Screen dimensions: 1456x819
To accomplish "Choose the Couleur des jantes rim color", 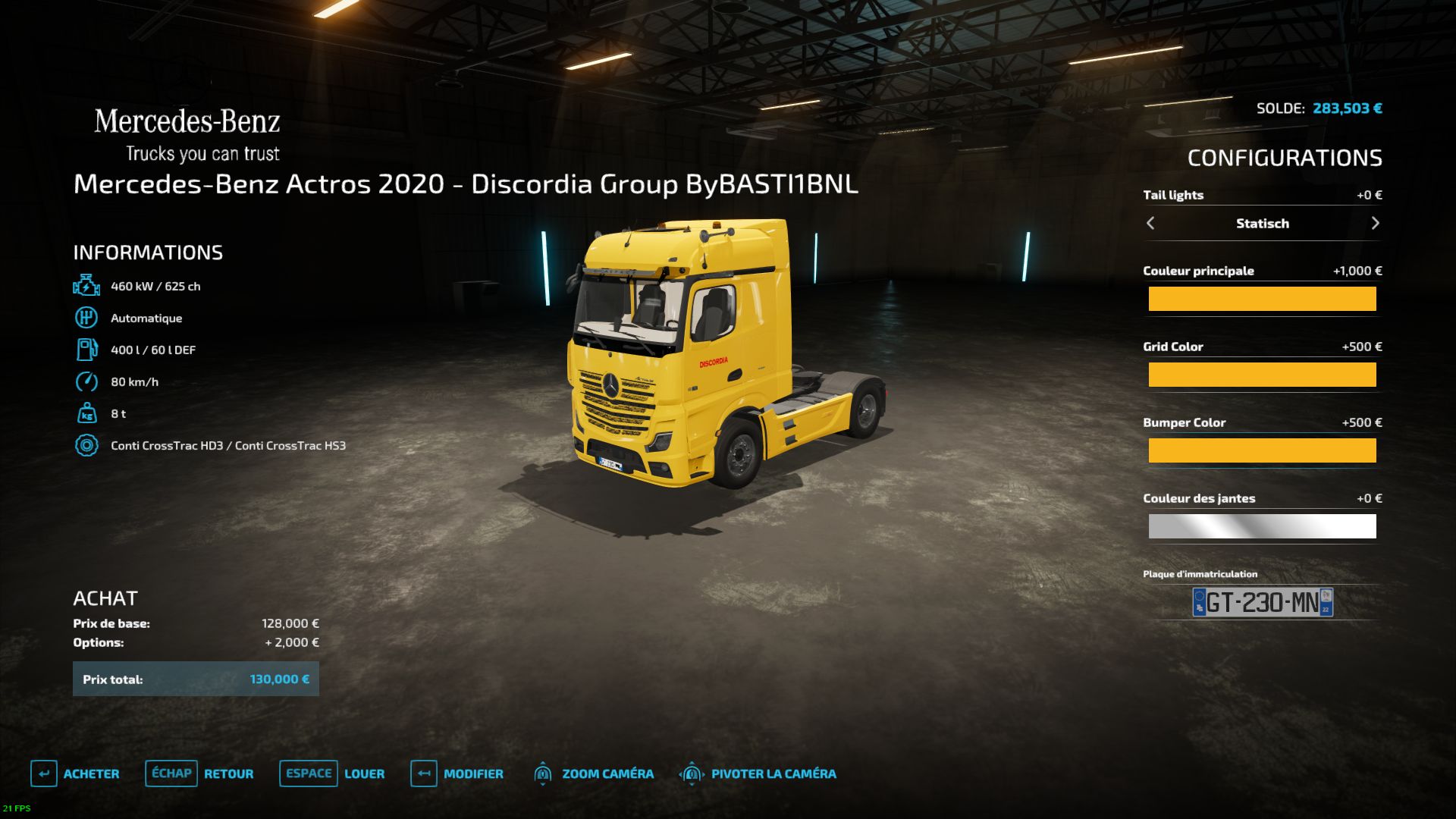I will coord(1262,526).
